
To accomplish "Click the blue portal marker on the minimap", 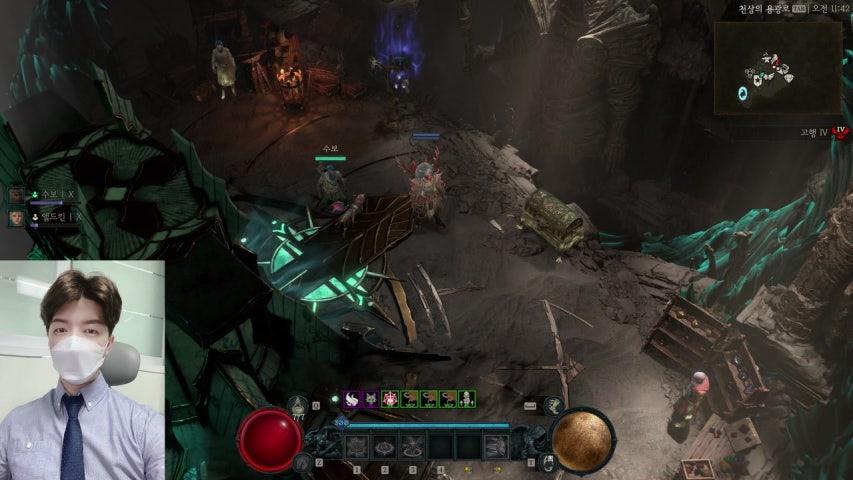I will click(x=743, y=93).
